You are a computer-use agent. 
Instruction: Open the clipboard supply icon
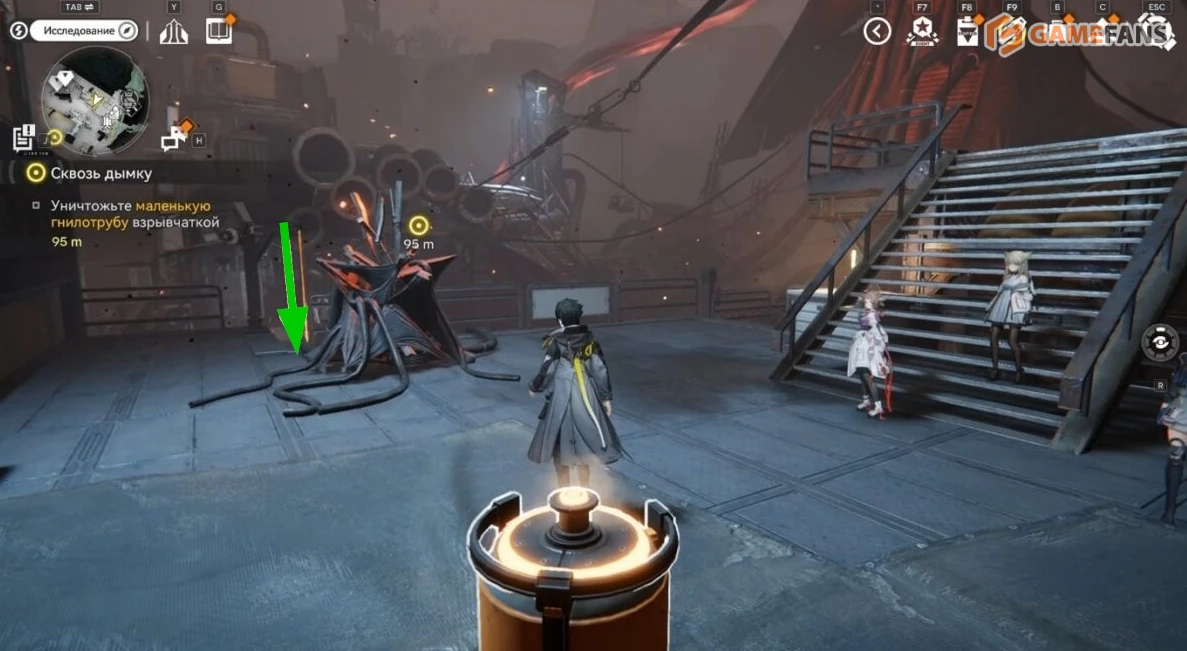[x=967, y=33]
